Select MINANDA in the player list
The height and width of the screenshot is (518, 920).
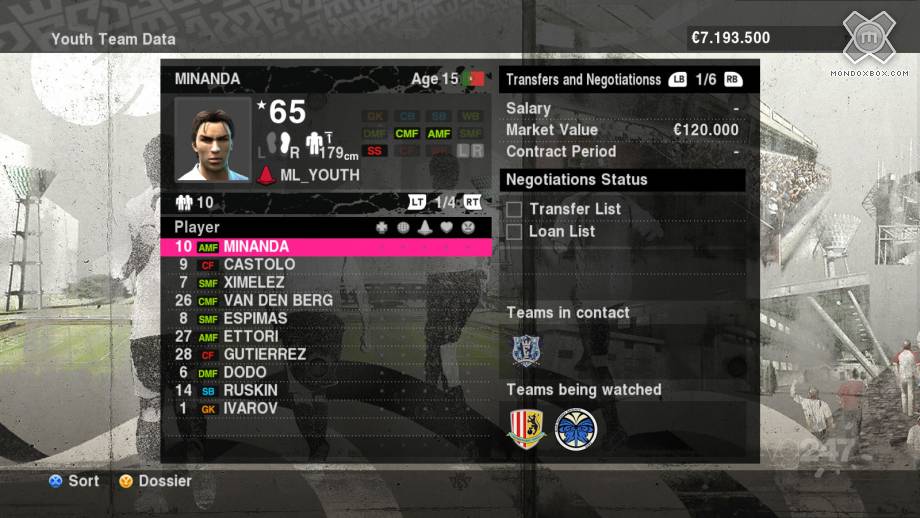pyautogui.click(x=256, y=246)
